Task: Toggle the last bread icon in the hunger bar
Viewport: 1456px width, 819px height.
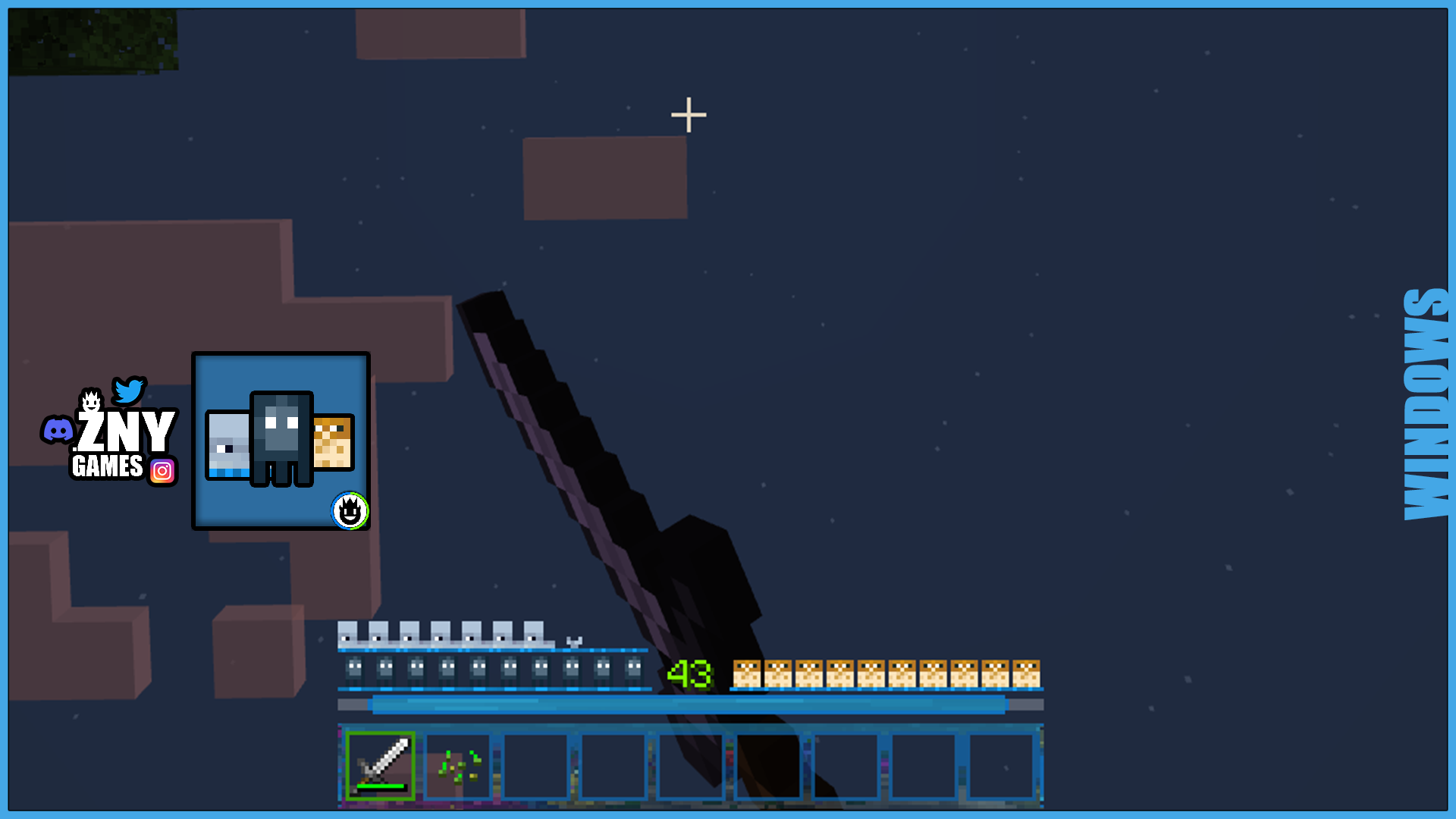Action: pos(1028,671)
